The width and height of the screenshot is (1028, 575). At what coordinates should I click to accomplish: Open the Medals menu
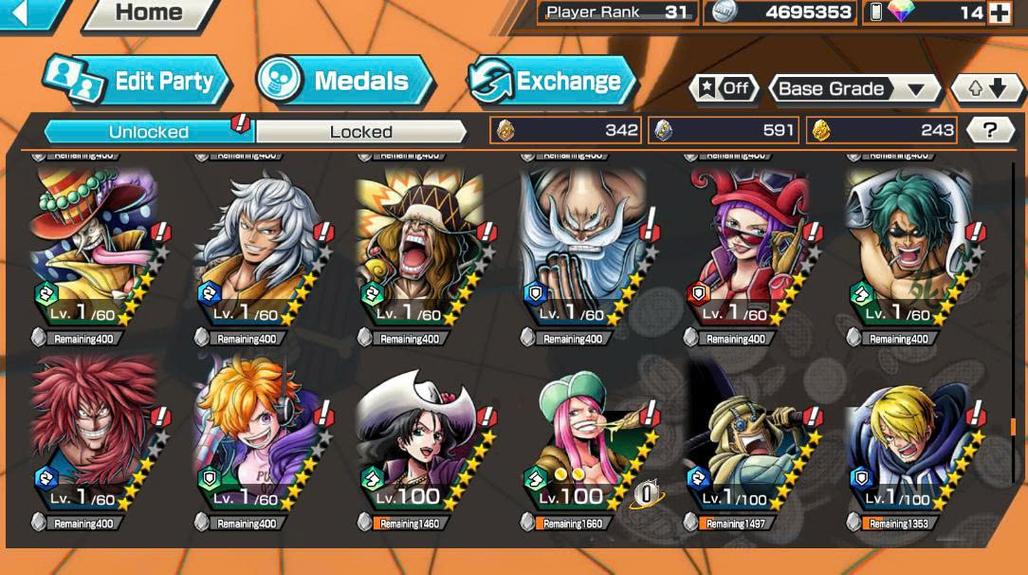[x=345, y=82]
